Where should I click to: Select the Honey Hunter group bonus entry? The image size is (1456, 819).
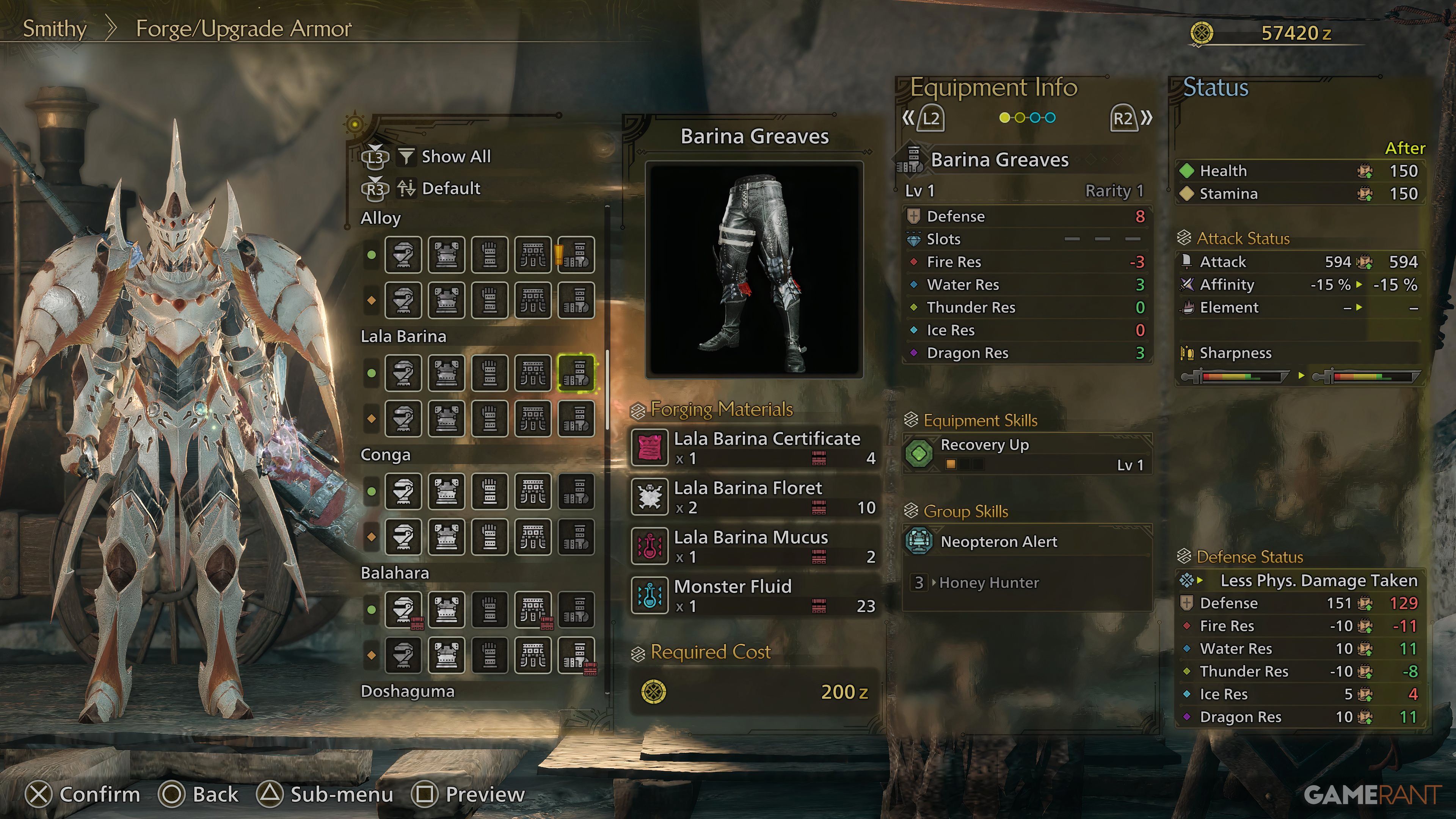(x=988, y=583)
